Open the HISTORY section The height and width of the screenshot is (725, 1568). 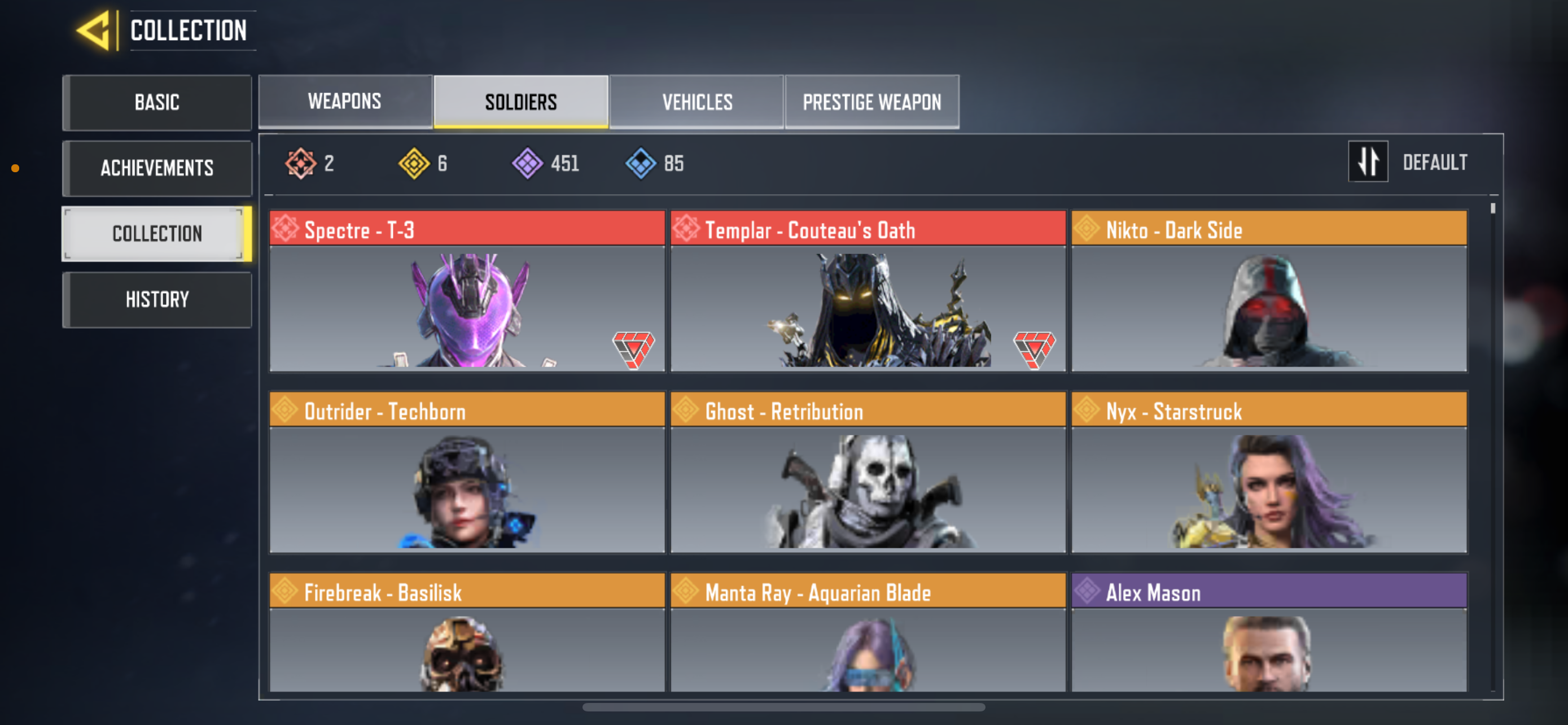pyautogui.click(x=157, y=299)
